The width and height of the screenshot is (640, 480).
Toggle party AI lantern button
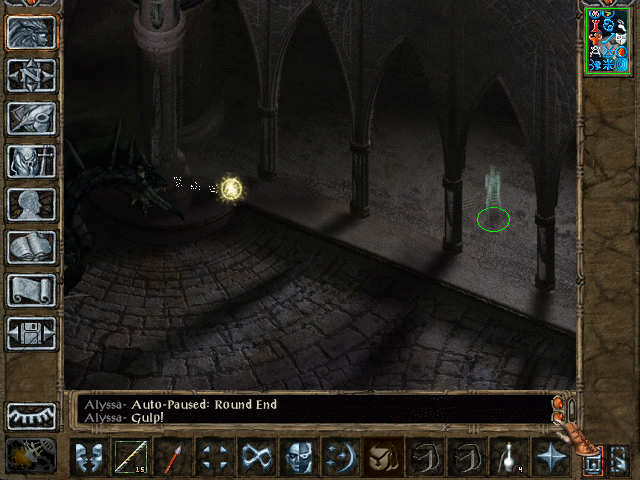(x=31, y=456)
